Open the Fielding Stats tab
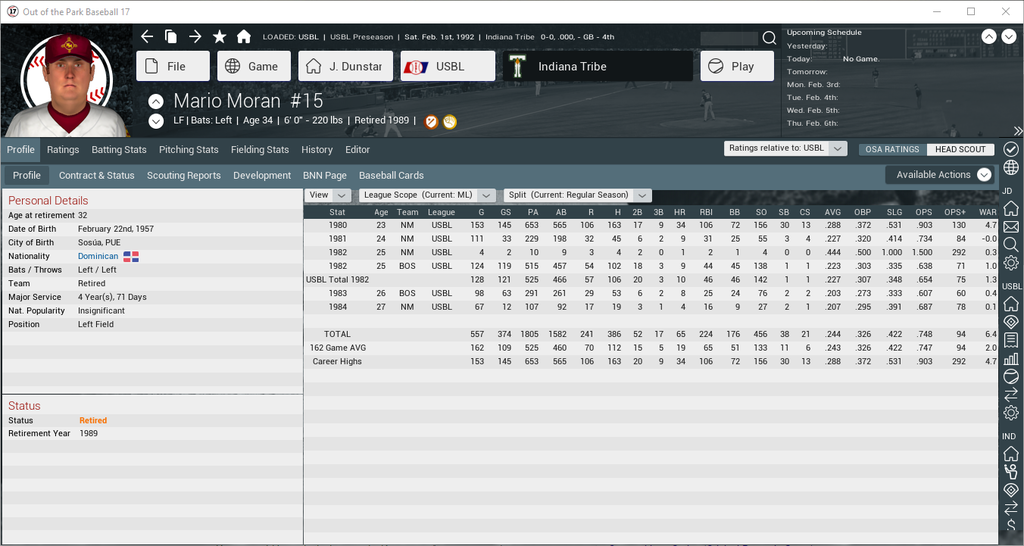Viewport: 1024px width, 546px height. click(x=260, y=150)
